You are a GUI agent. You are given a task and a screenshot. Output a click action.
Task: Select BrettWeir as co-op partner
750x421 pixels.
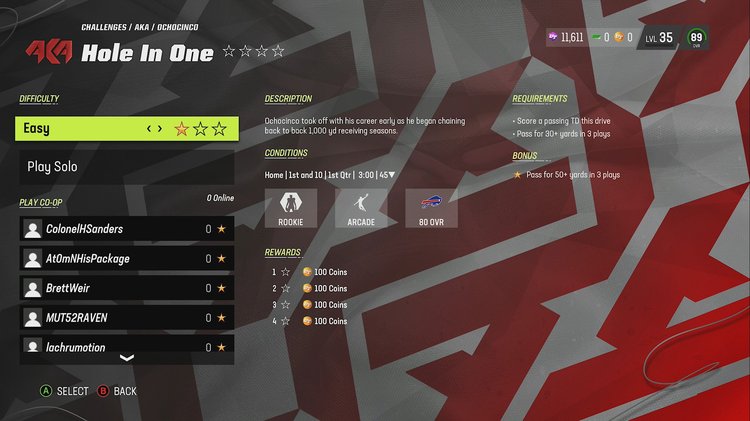point(127,288)
